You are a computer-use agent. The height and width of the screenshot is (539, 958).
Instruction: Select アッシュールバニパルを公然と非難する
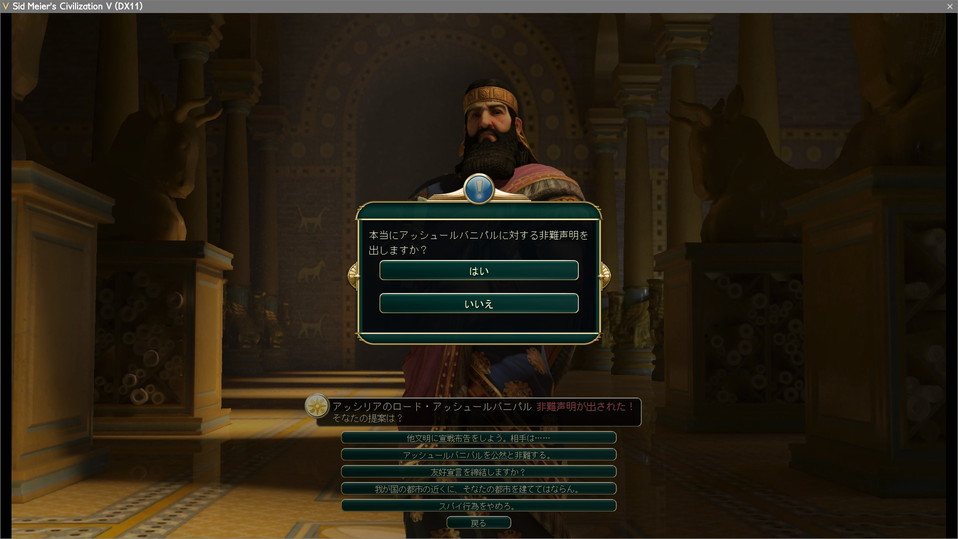coord(479,455)
